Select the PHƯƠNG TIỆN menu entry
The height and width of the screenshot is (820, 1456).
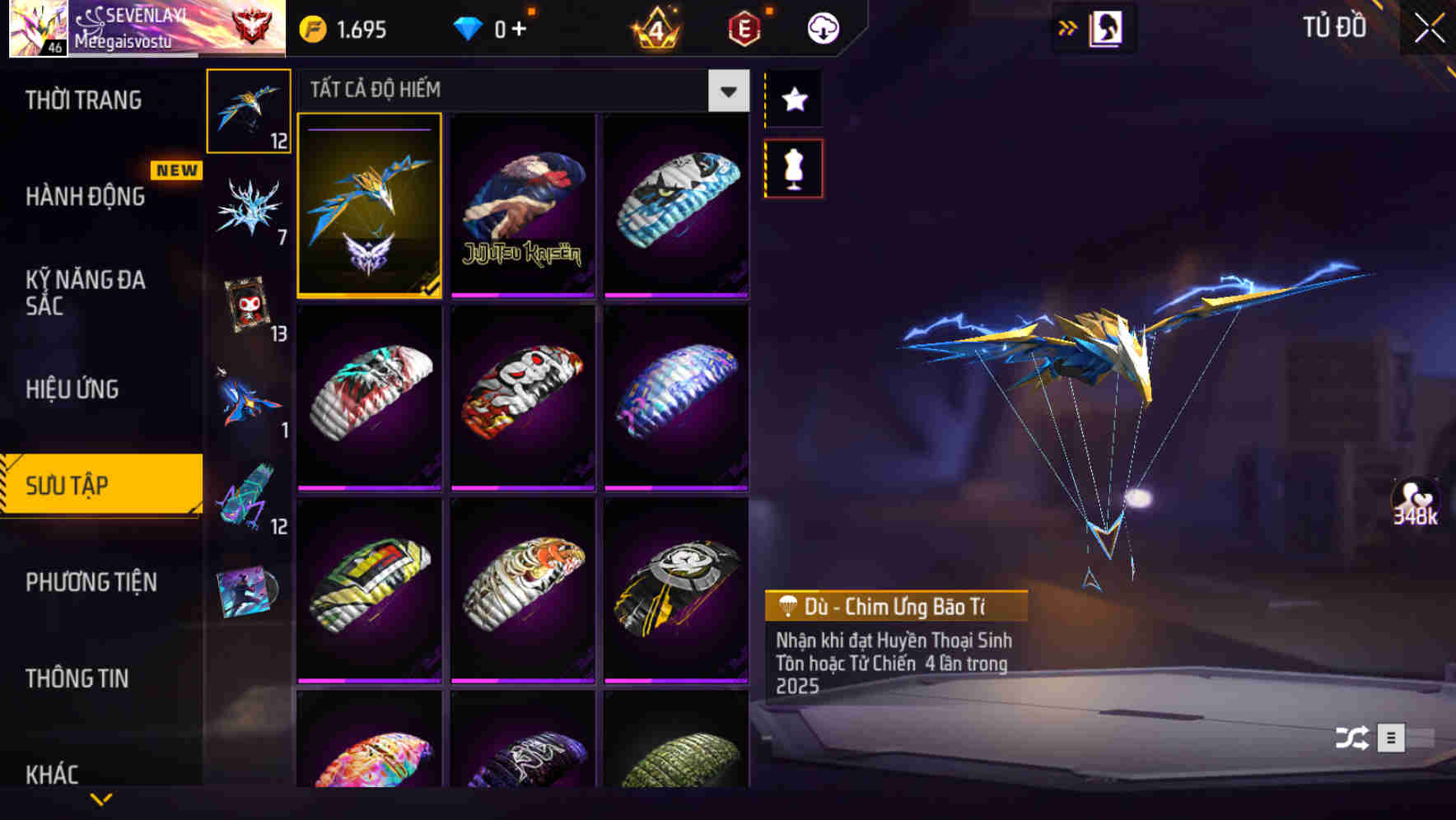(x=91, y=582)
